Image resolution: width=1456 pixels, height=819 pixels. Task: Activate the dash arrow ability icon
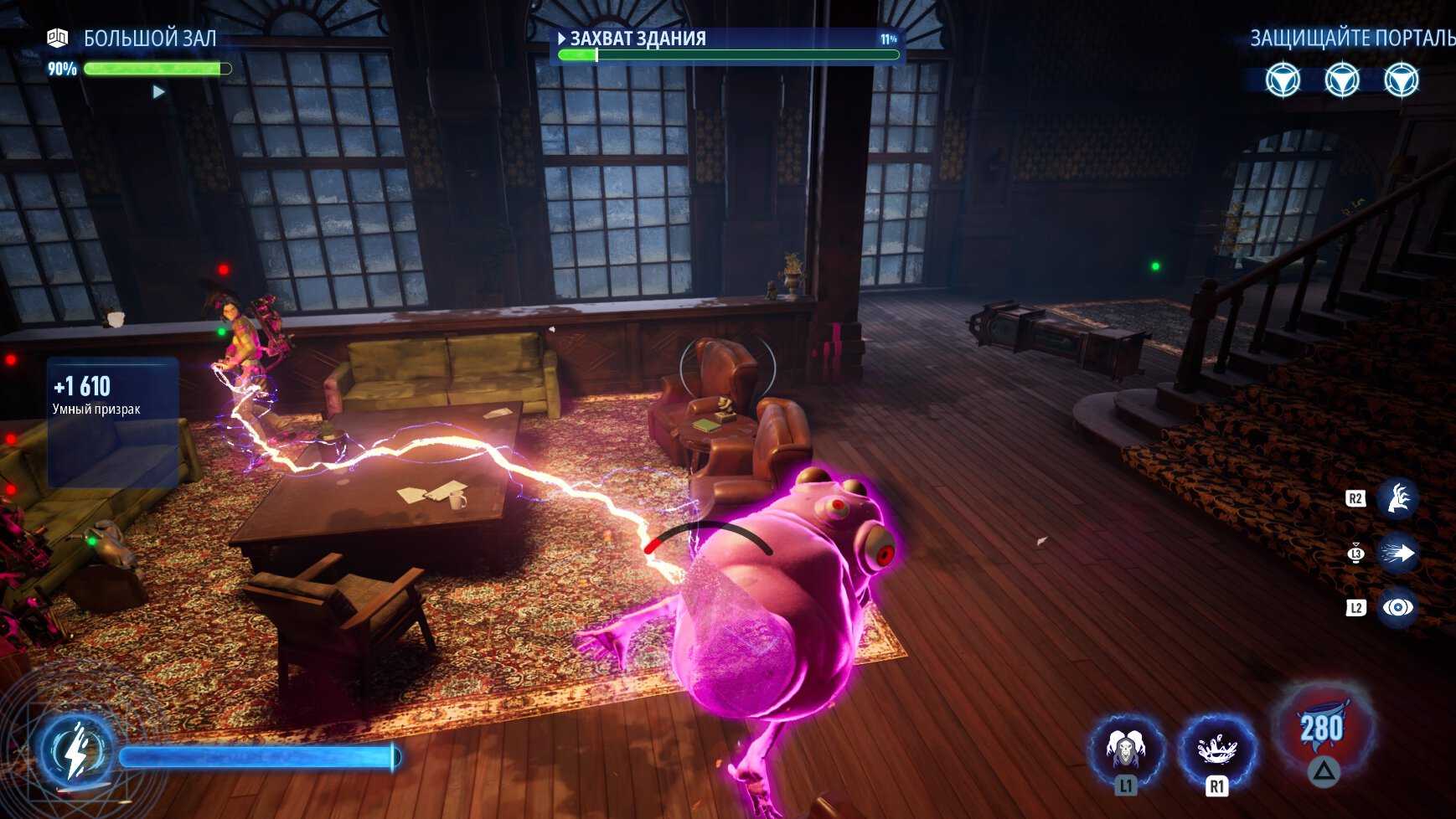[1398, 553]
